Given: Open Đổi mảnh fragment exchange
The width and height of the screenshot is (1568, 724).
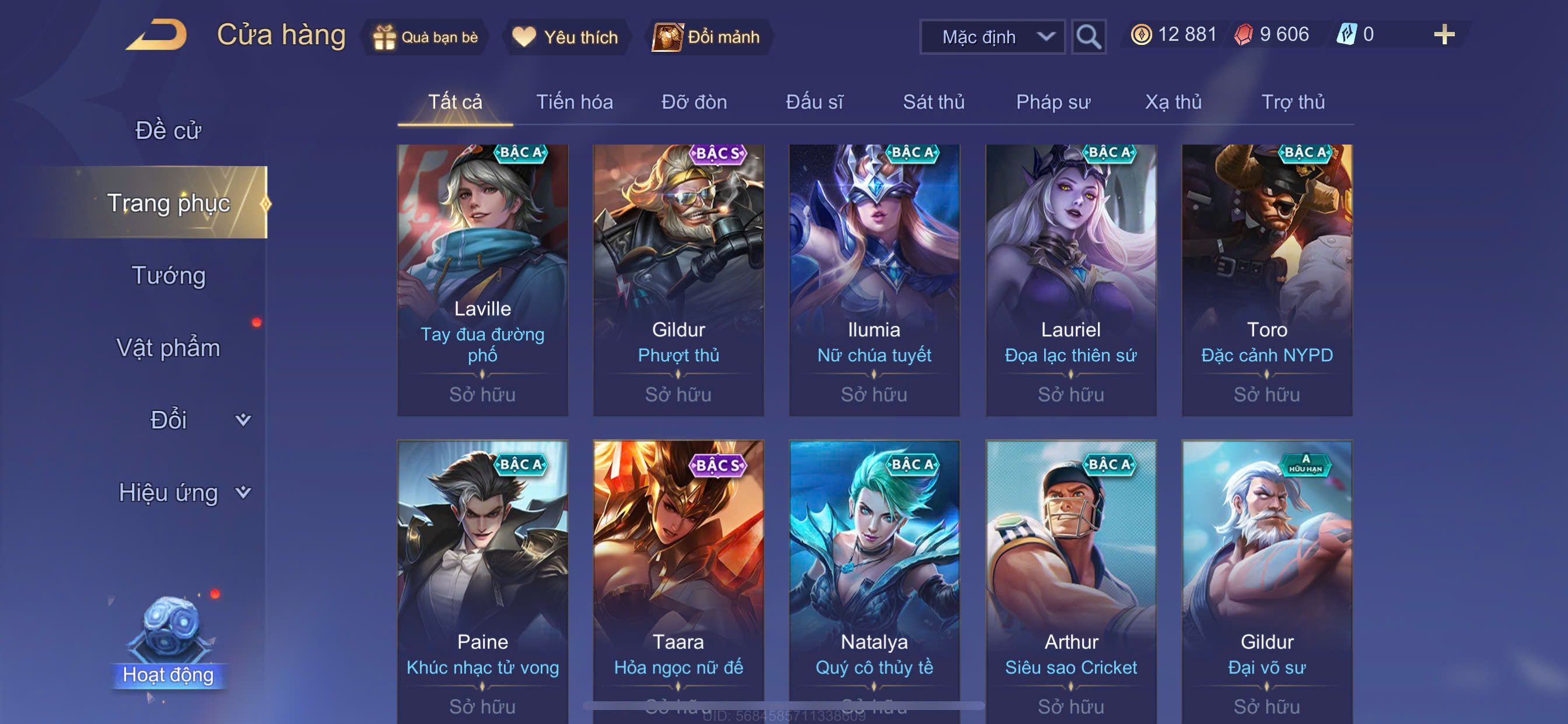Looking at the screenshot, I should click(x=708, y=37).
